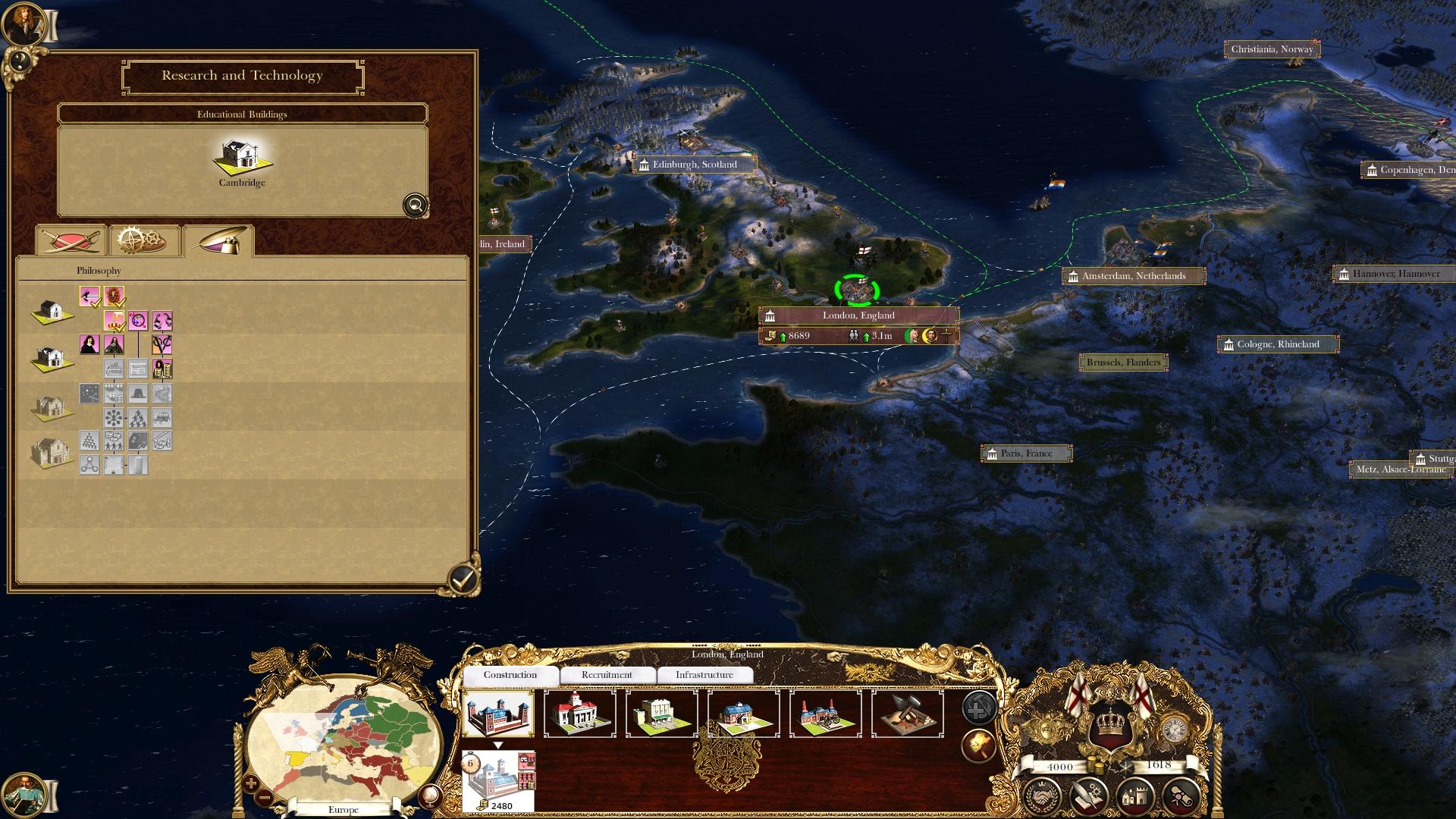
Task: Choose the fortress upgrade costing 2480
Action: [498, 781]
